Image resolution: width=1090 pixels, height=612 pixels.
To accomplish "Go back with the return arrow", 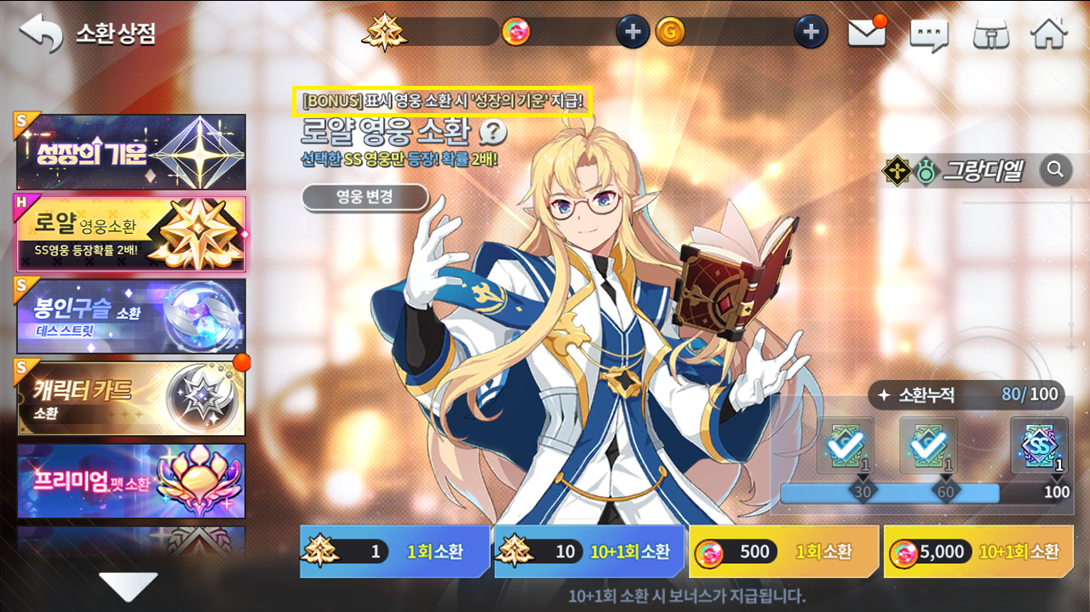I will pos(41,33).
